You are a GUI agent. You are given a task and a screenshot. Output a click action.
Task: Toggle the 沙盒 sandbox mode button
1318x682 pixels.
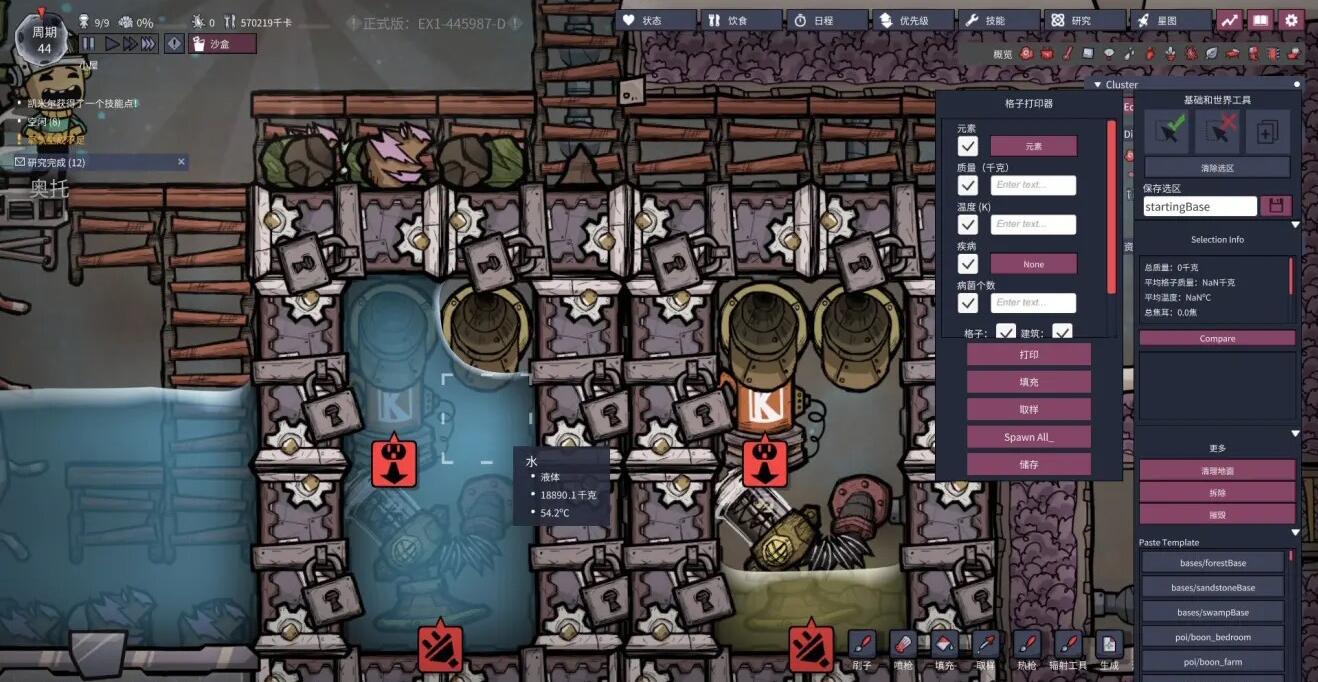(222, 43)
